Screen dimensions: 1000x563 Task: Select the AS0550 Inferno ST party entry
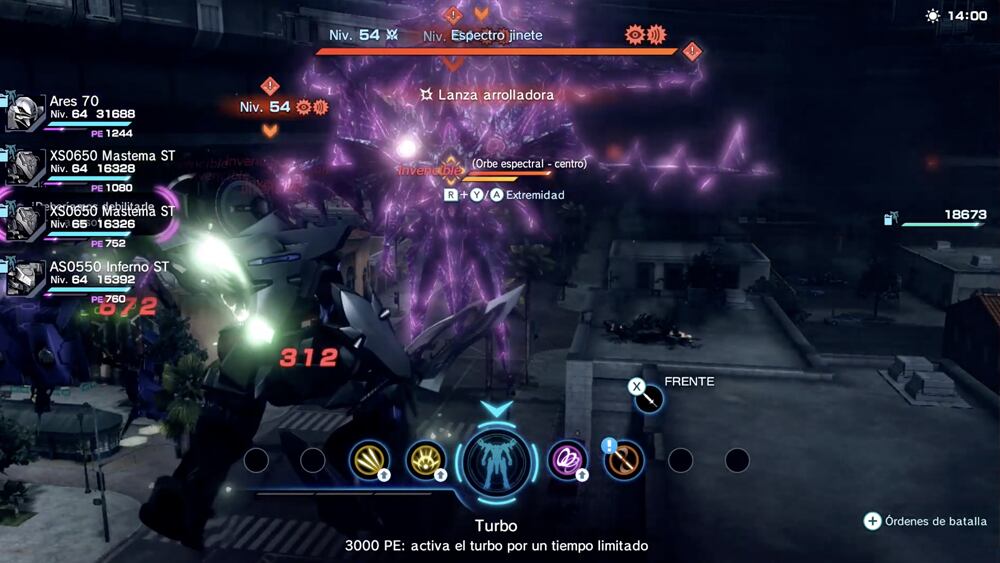point(26,277)
